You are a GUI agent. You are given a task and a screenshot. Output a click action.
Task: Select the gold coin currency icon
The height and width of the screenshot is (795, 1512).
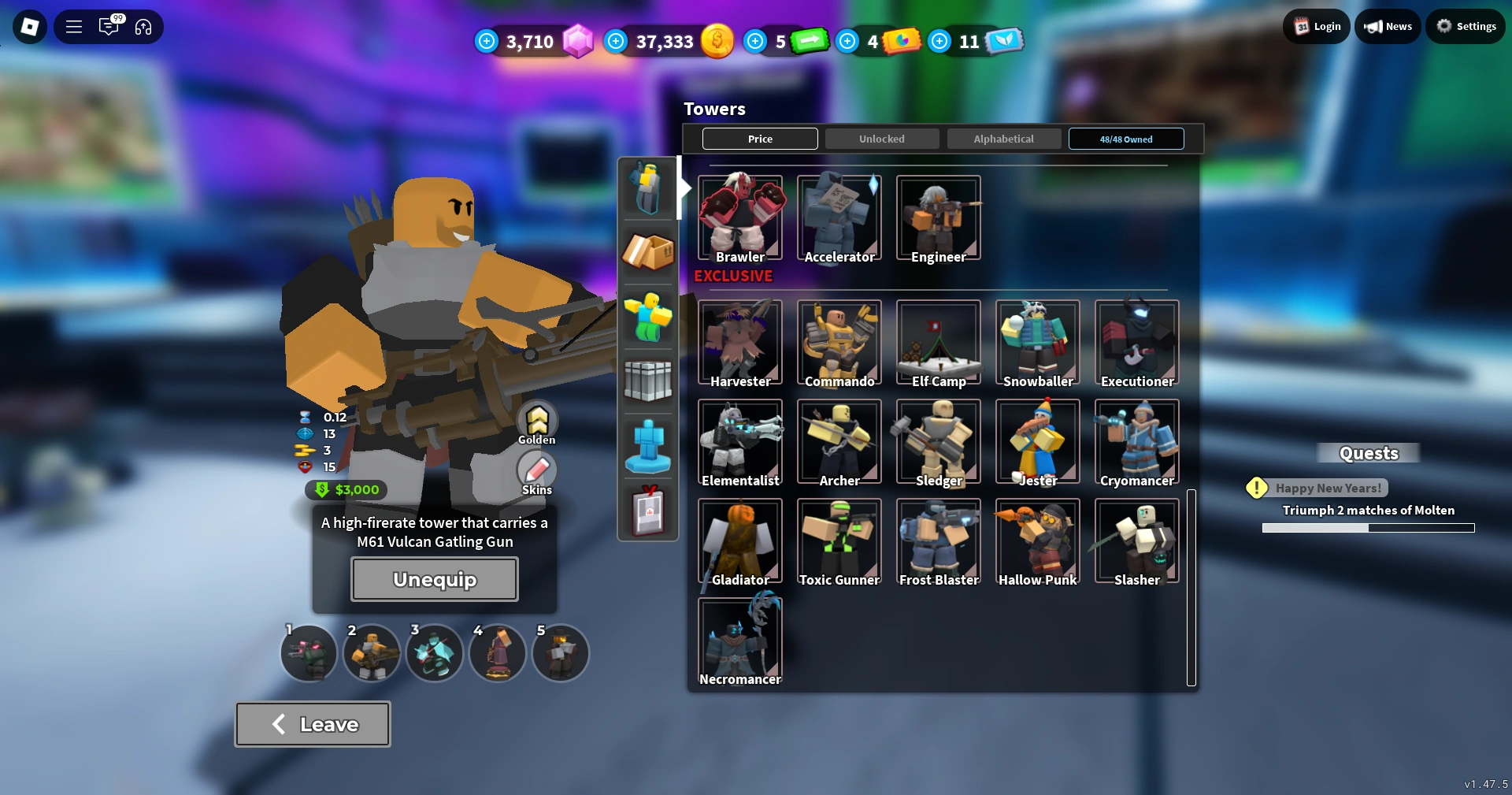pyautogui.click(x=716, y=40)
